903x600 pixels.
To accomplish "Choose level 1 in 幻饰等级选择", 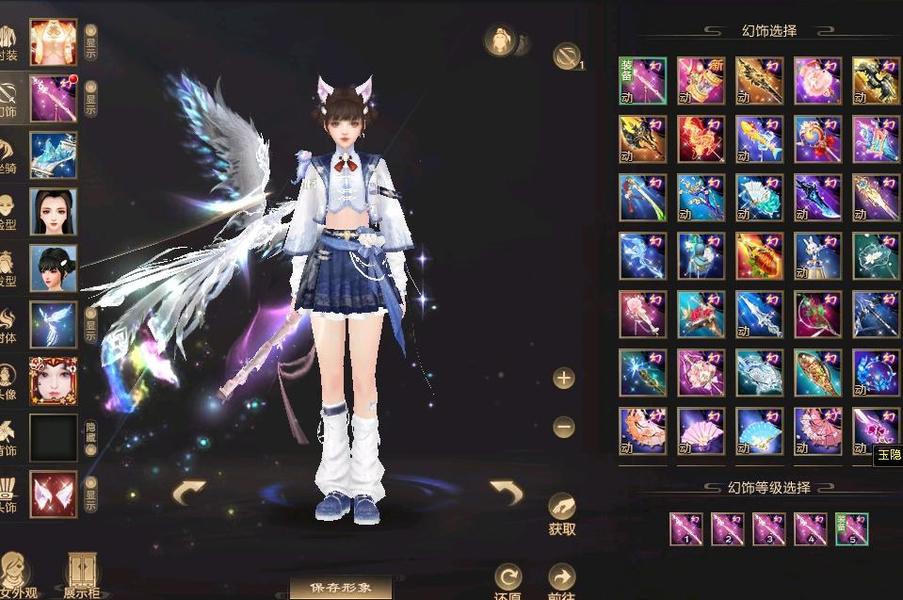I will [x=686, y=529].
